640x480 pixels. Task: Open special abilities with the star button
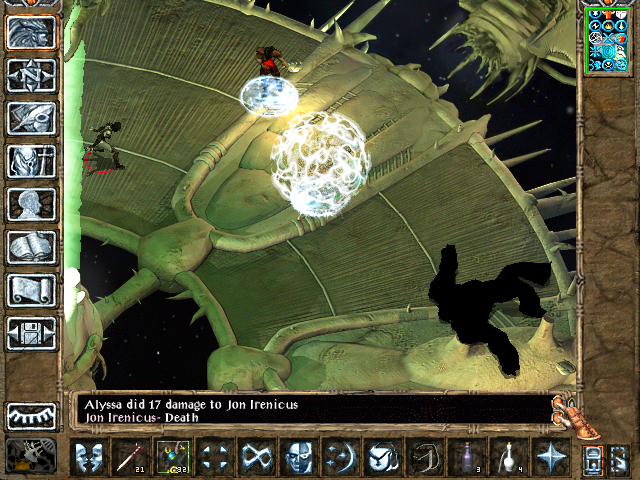click(x=550, y=457)
